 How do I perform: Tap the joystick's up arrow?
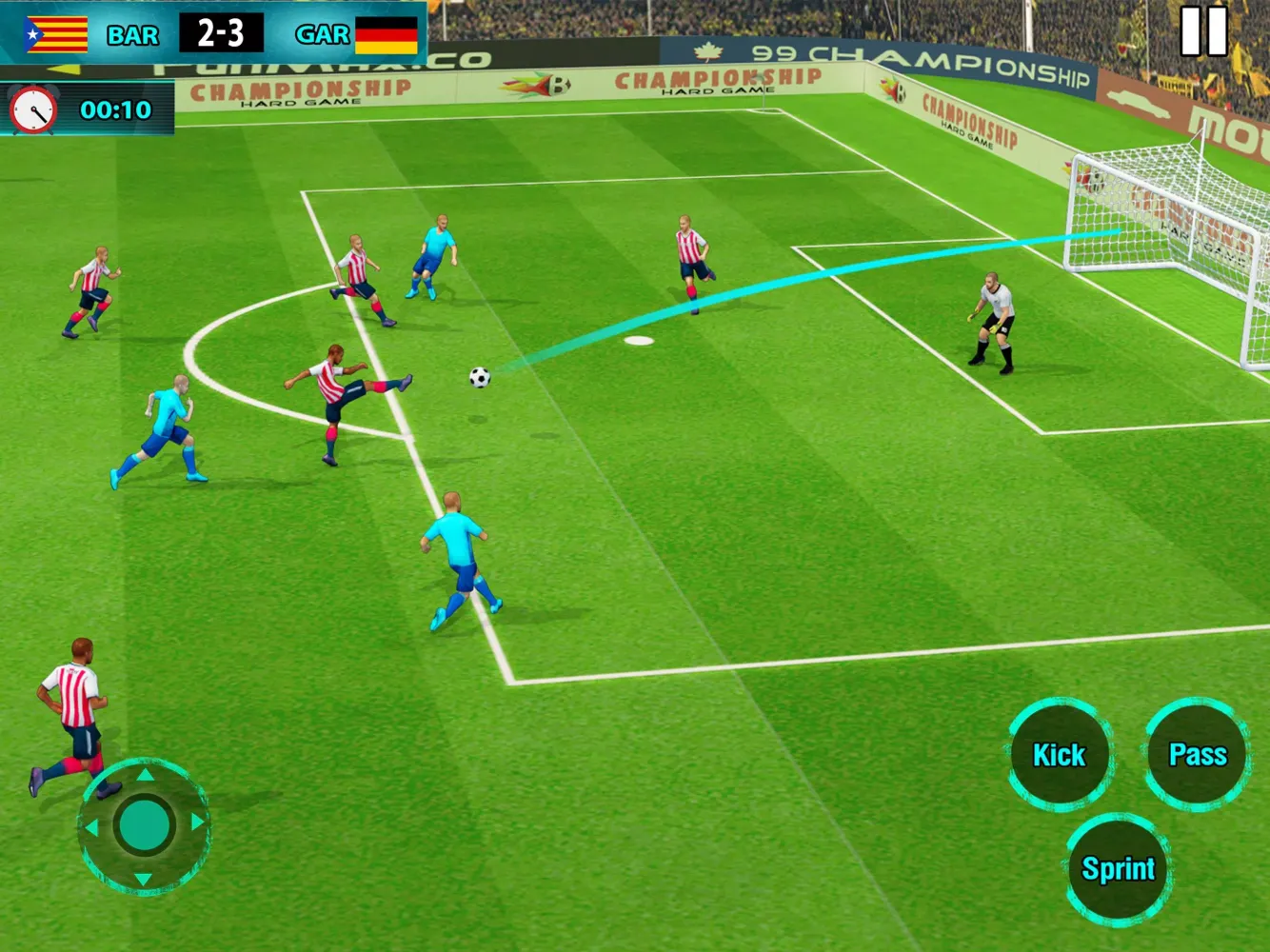click(145, 775)
